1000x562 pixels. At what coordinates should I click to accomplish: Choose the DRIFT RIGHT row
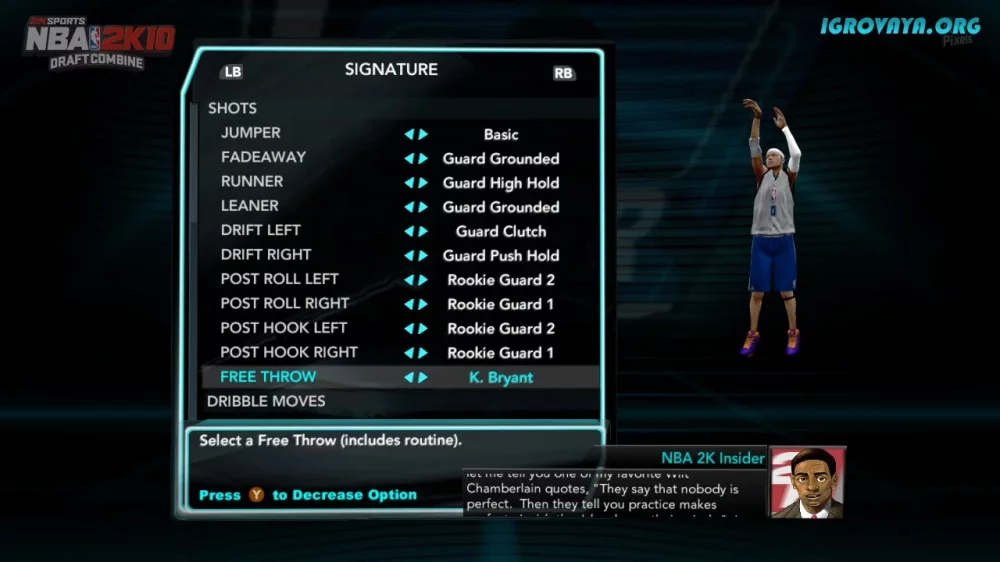(x=266, y=254)
